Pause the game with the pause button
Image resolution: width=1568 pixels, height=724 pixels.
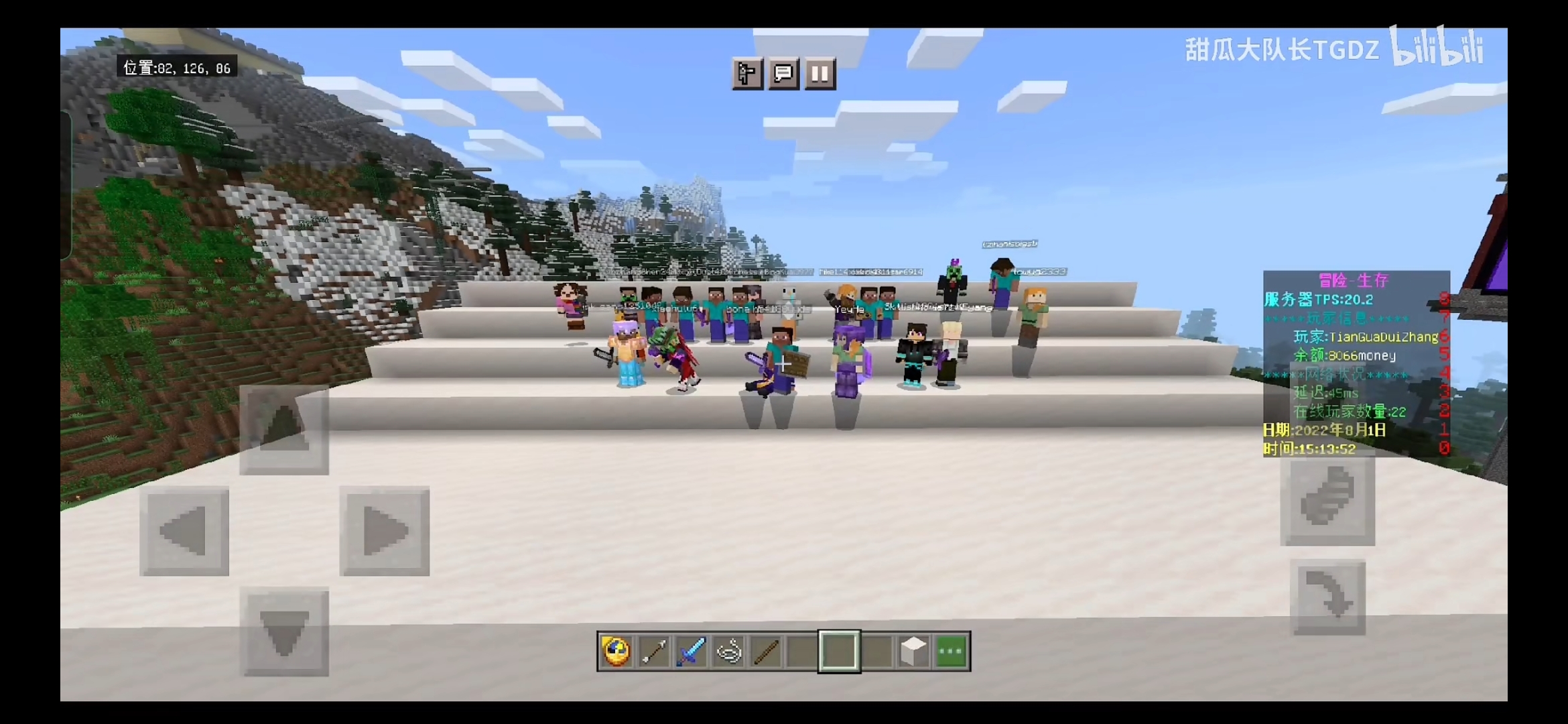coord(820,73)
